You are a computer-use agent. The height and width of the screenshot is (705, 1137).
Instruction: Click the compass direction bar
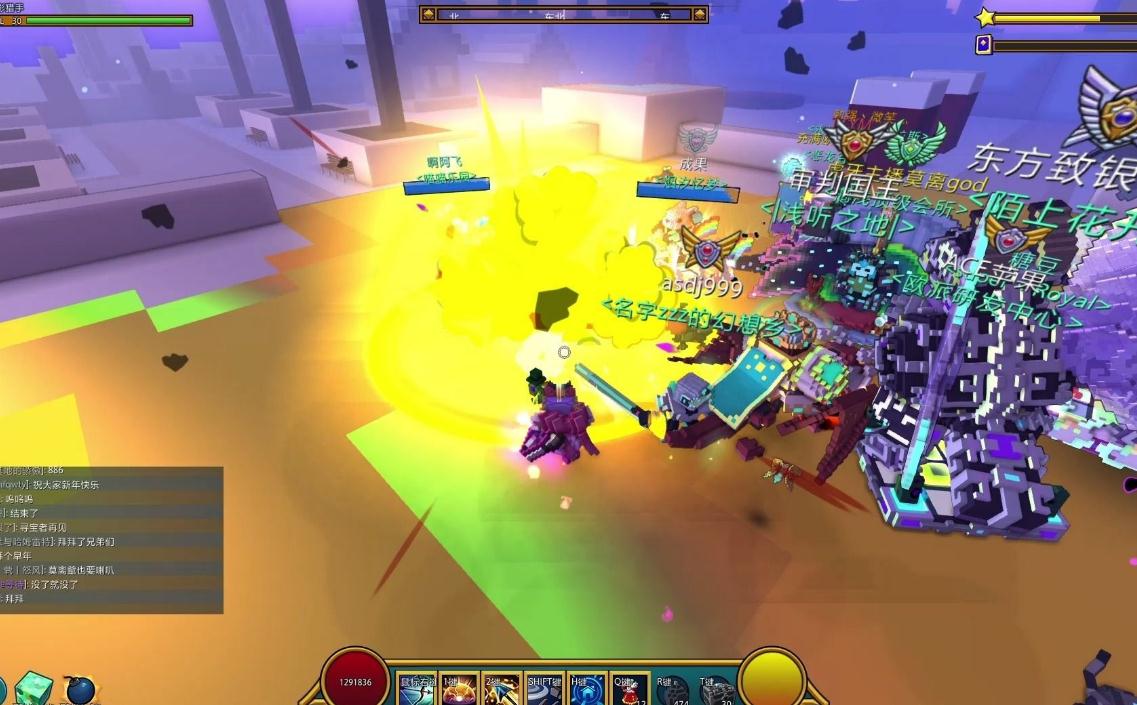(564, 14)
